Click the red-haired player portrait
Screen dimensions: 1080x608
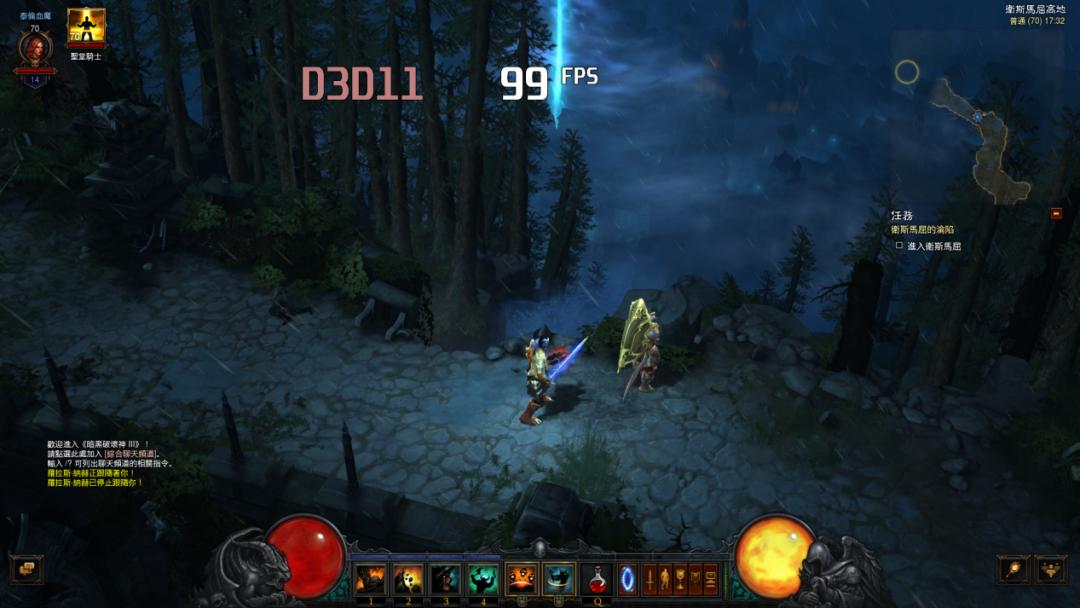pyautogui.click(x=35, y=48)
